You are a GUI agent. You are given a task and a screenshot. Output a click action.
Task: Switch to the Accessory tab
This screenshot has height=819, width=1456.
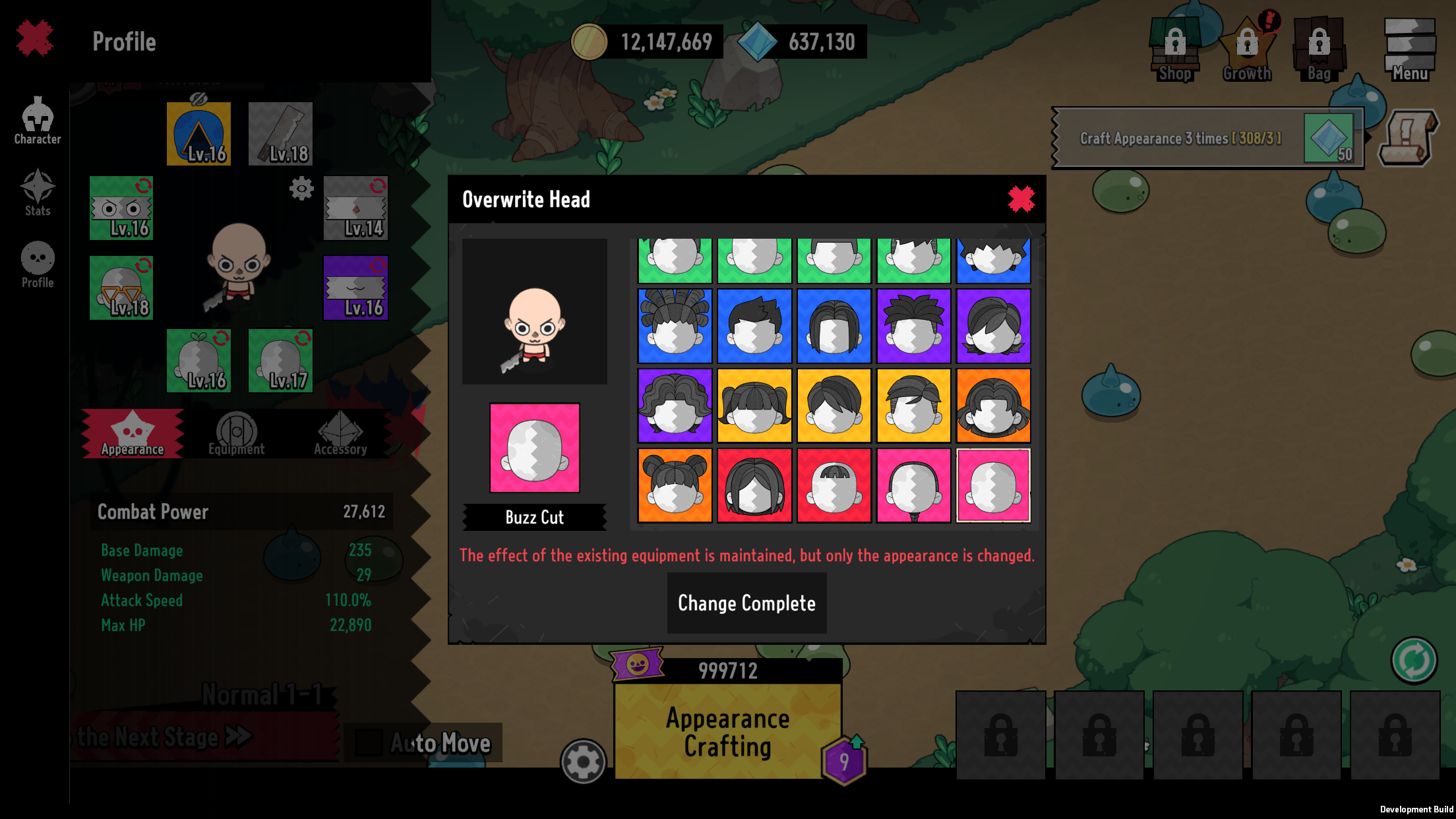342,432
